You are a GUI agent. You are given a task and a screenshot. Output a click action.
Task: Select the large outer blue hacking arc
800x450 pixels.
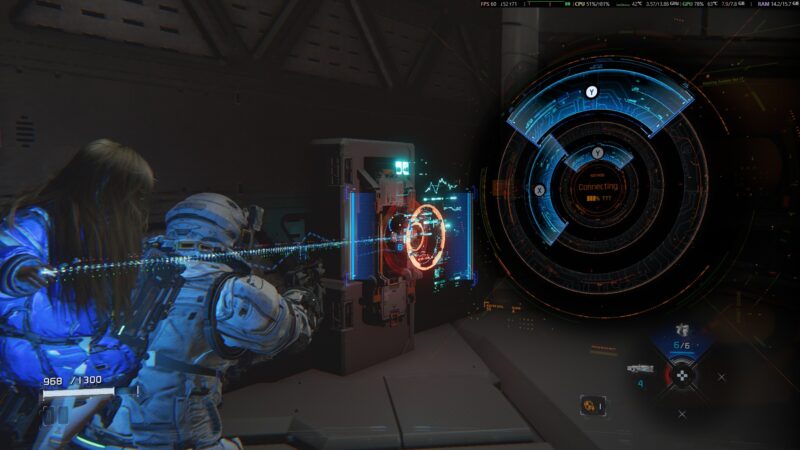600,100
